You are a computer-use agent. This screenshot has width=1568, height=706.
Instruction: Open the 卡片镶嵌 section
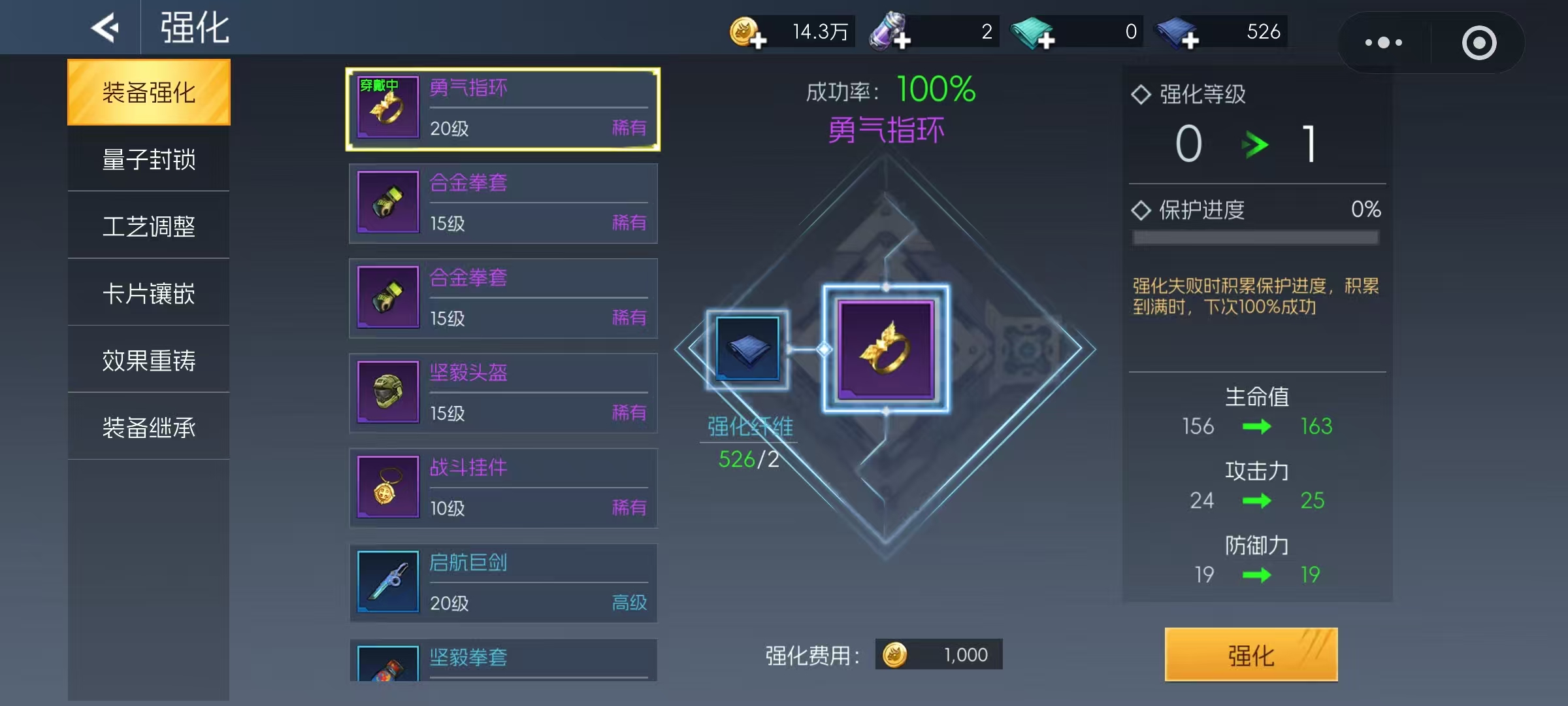tap(148, 292)
